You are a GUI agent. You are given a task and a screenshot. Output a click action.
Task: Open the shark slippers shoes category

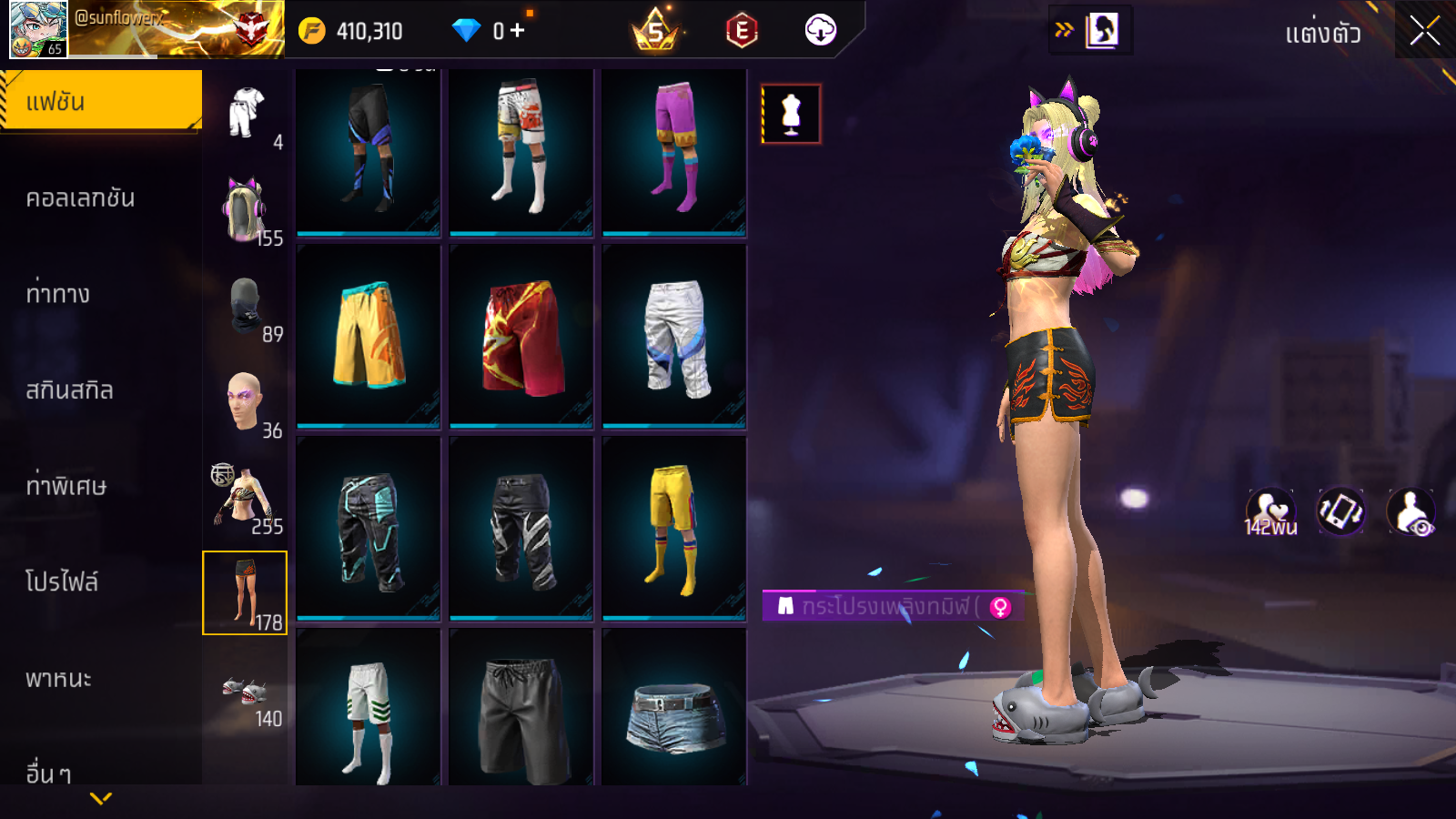point(245,694)
